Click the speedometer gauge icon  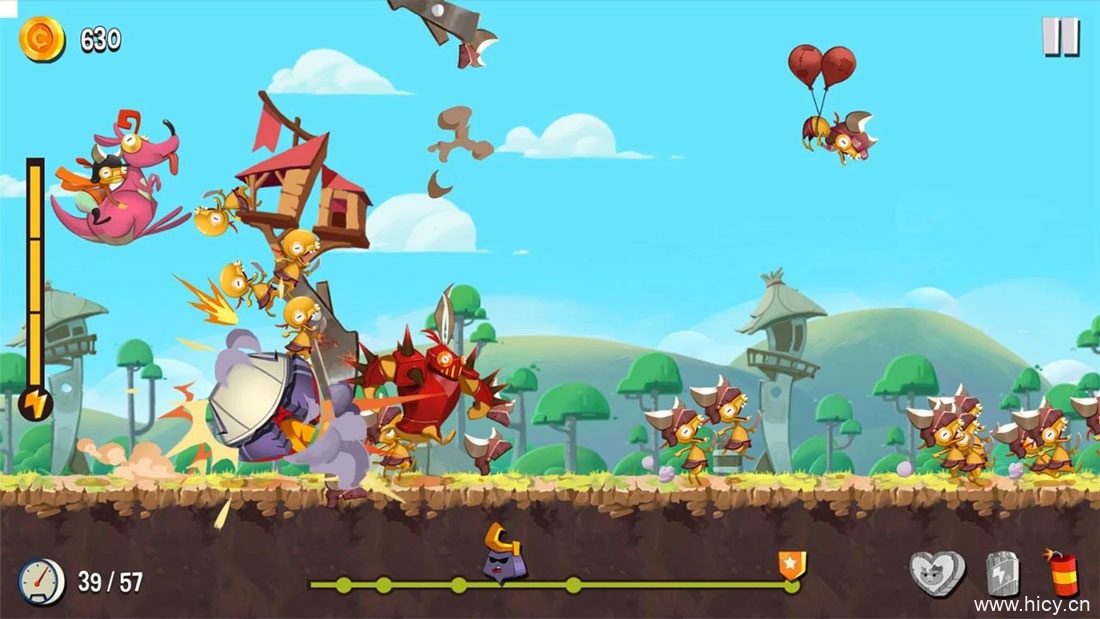(x=42, y=582)
